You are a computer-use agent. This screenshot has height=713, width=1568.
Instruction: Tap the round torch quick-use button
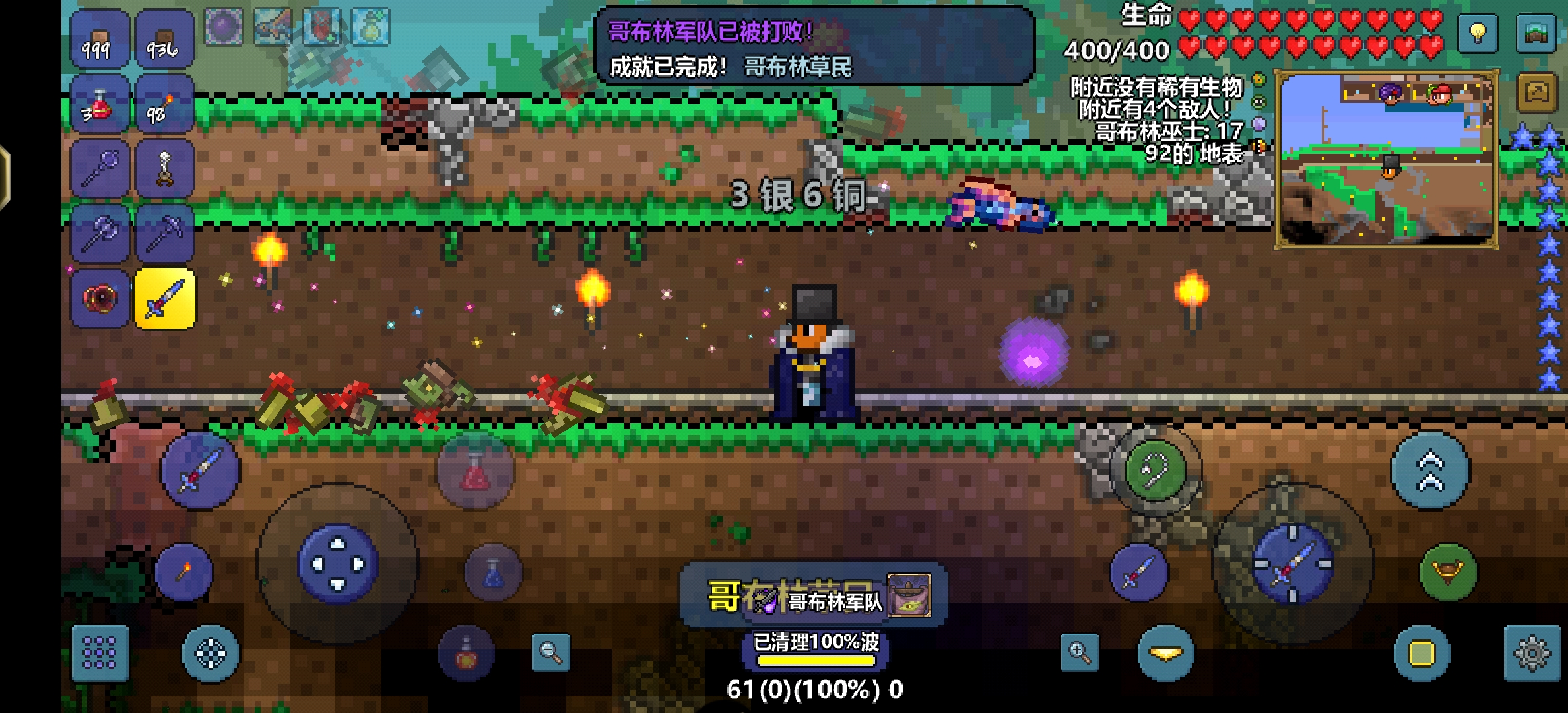(x=184, y=572)
